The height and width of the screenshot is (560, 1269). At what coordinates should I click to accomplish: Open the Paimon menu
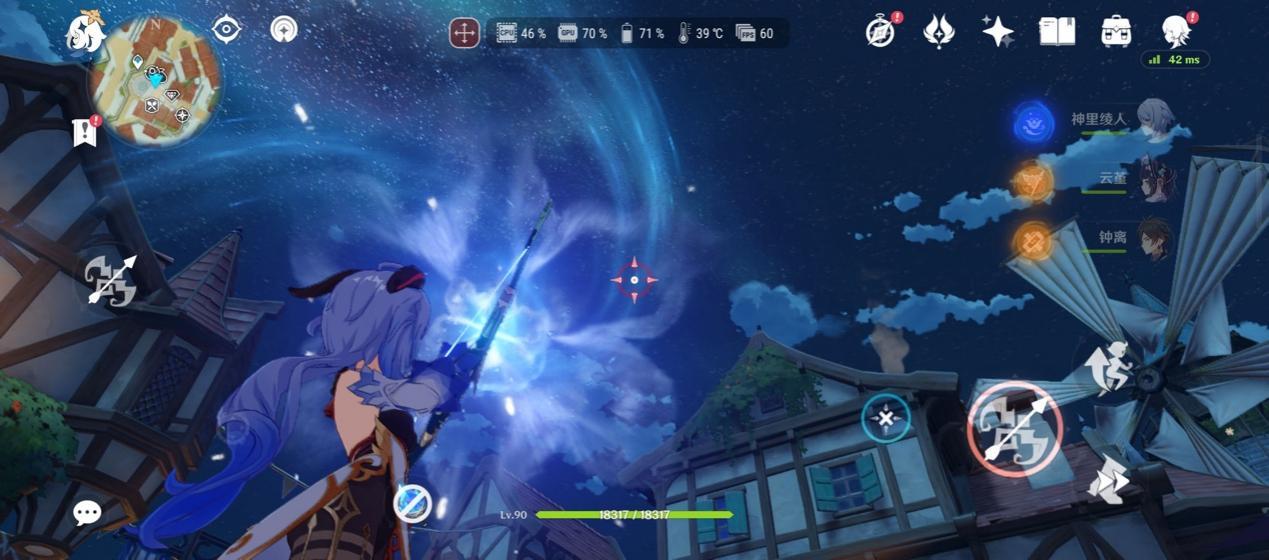[84, 33]
